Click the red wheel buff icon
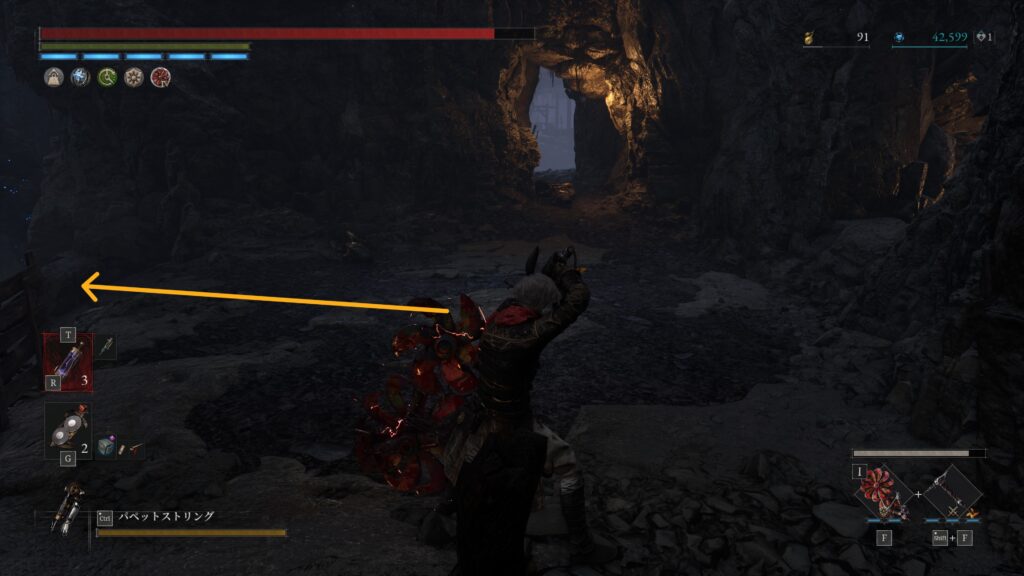 coord(160,77)
